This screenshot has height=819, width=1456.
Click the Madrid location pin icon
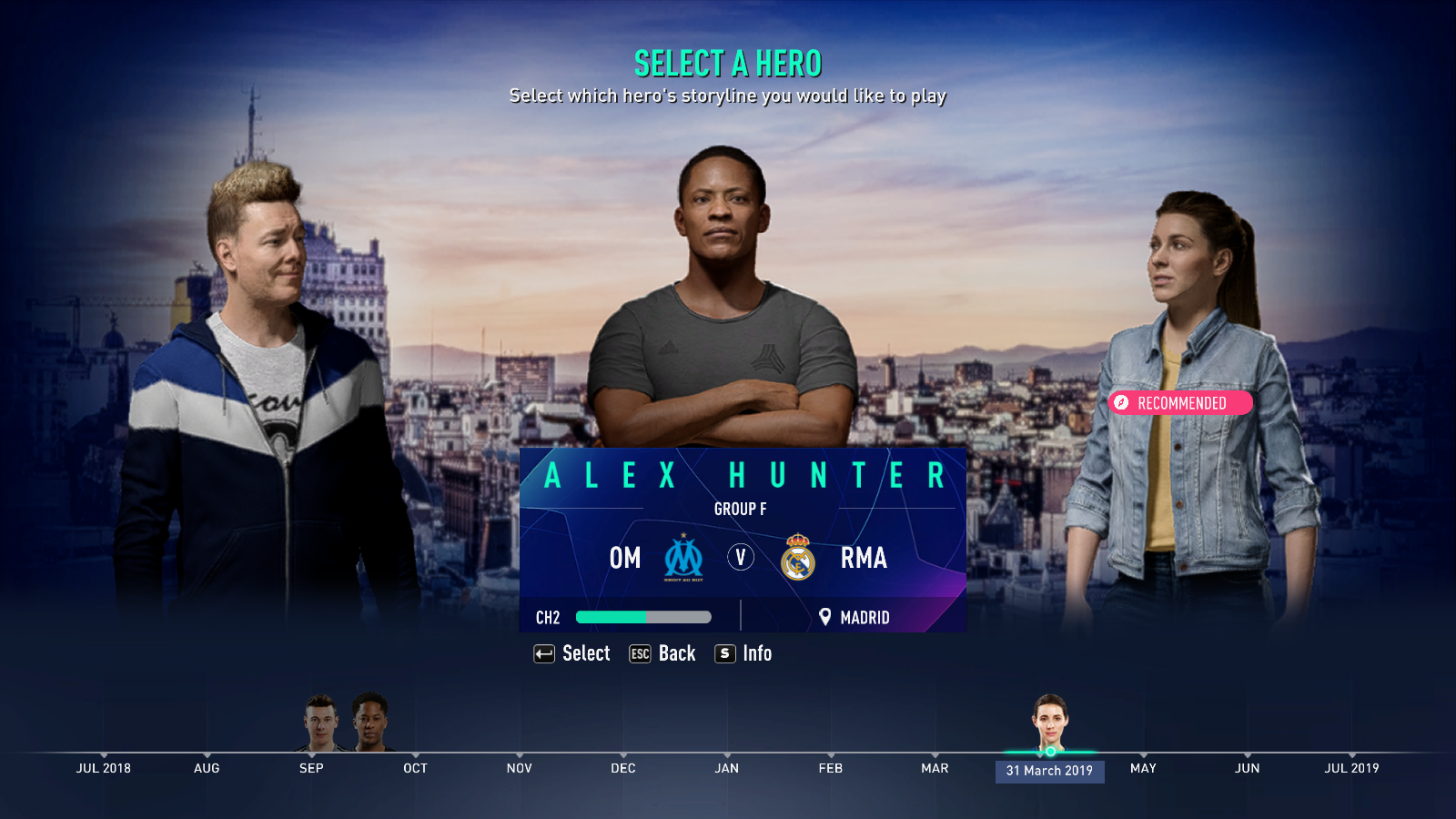825,617
